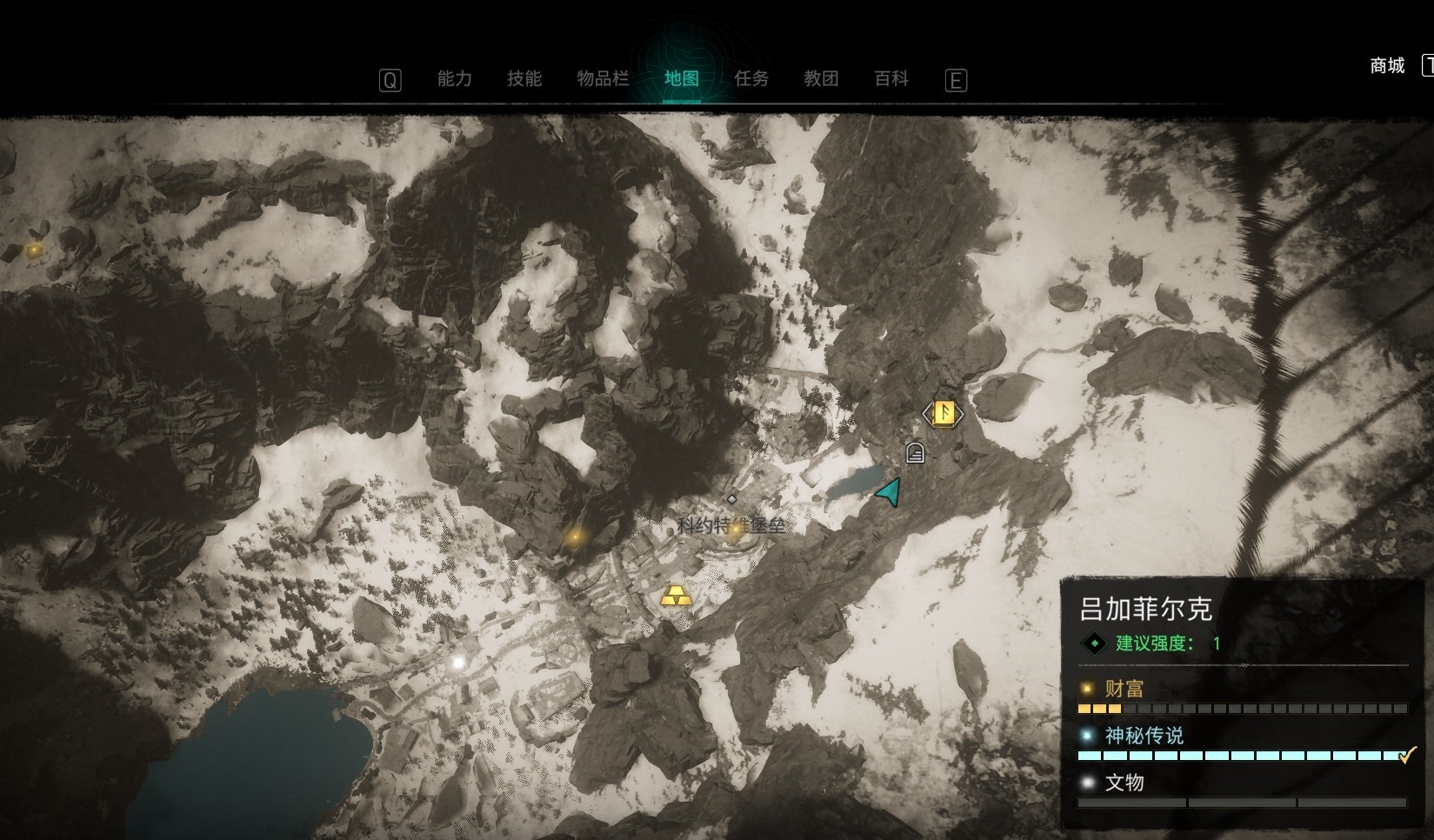Image resolution: width=1434 pixels, height=840 pixels.
Task: Select the 财富 wealth legend entry
Action: pyautogui.click(x=1124, y=689)
